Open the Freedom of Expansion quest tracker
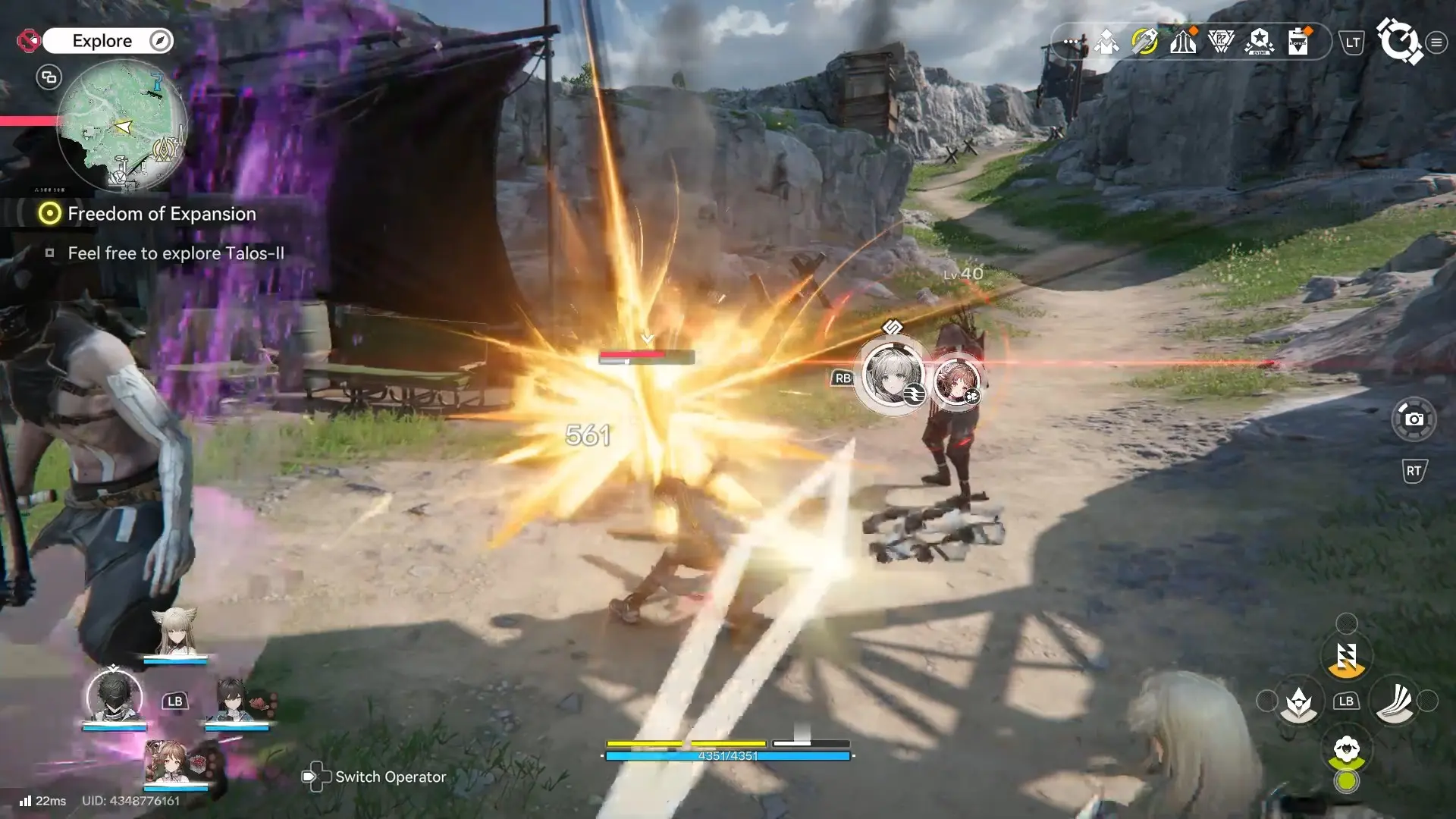The image size is (1456, 819). [x=162, y=214]
